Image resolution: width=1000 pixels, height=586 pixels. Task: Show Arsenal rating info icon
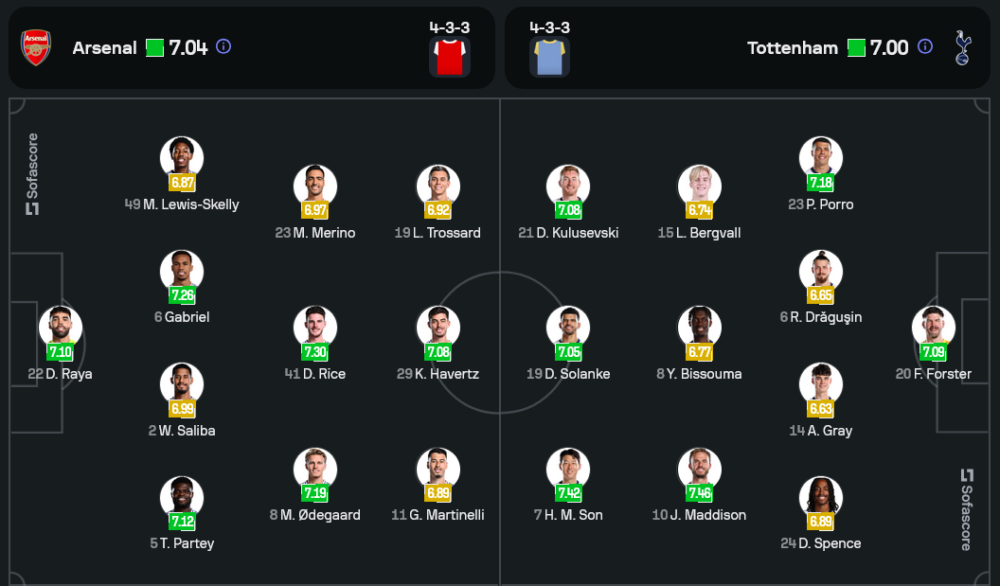(x=224, y=47)
